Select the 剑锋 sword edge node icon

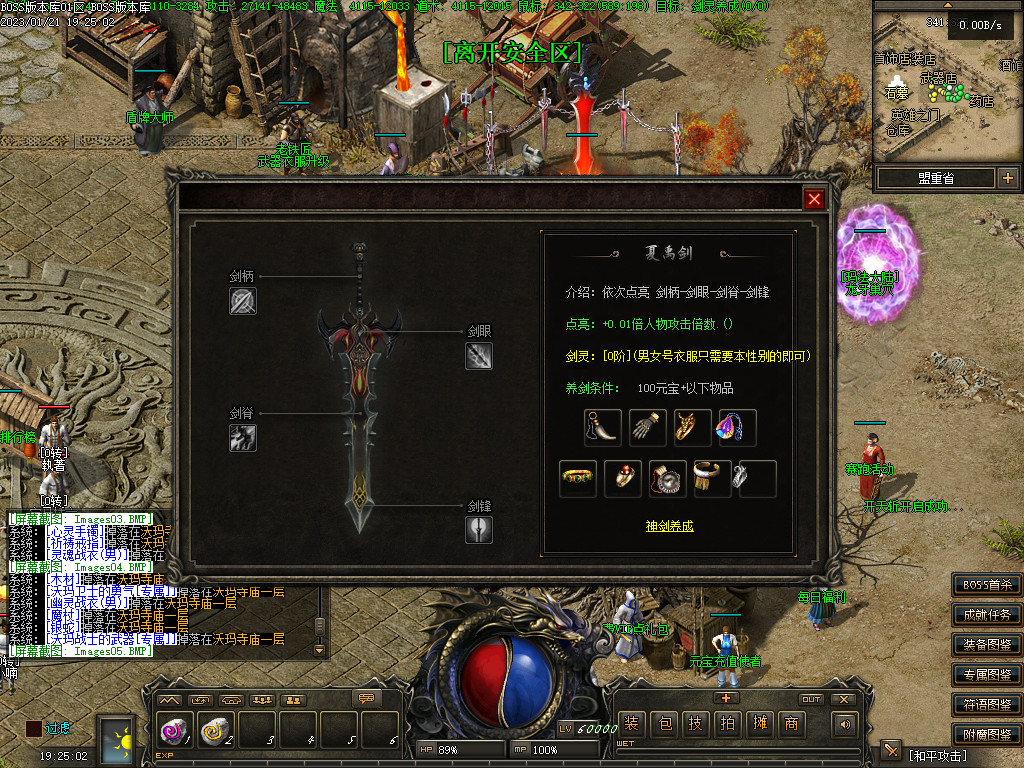pyautogui.click(x=479, y=529)
